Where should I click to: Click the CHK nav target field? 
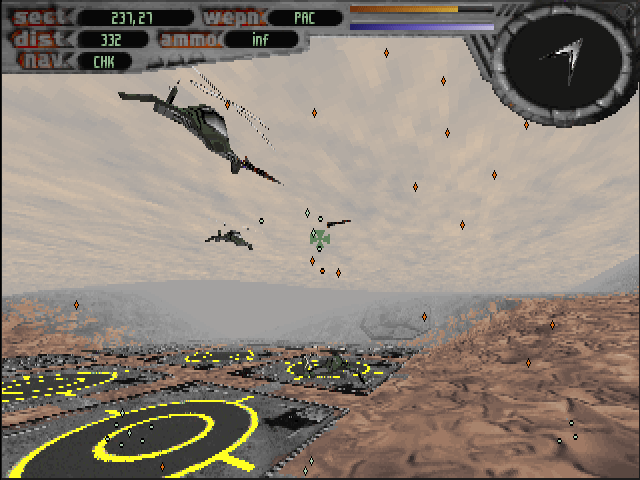pos(104,61)
